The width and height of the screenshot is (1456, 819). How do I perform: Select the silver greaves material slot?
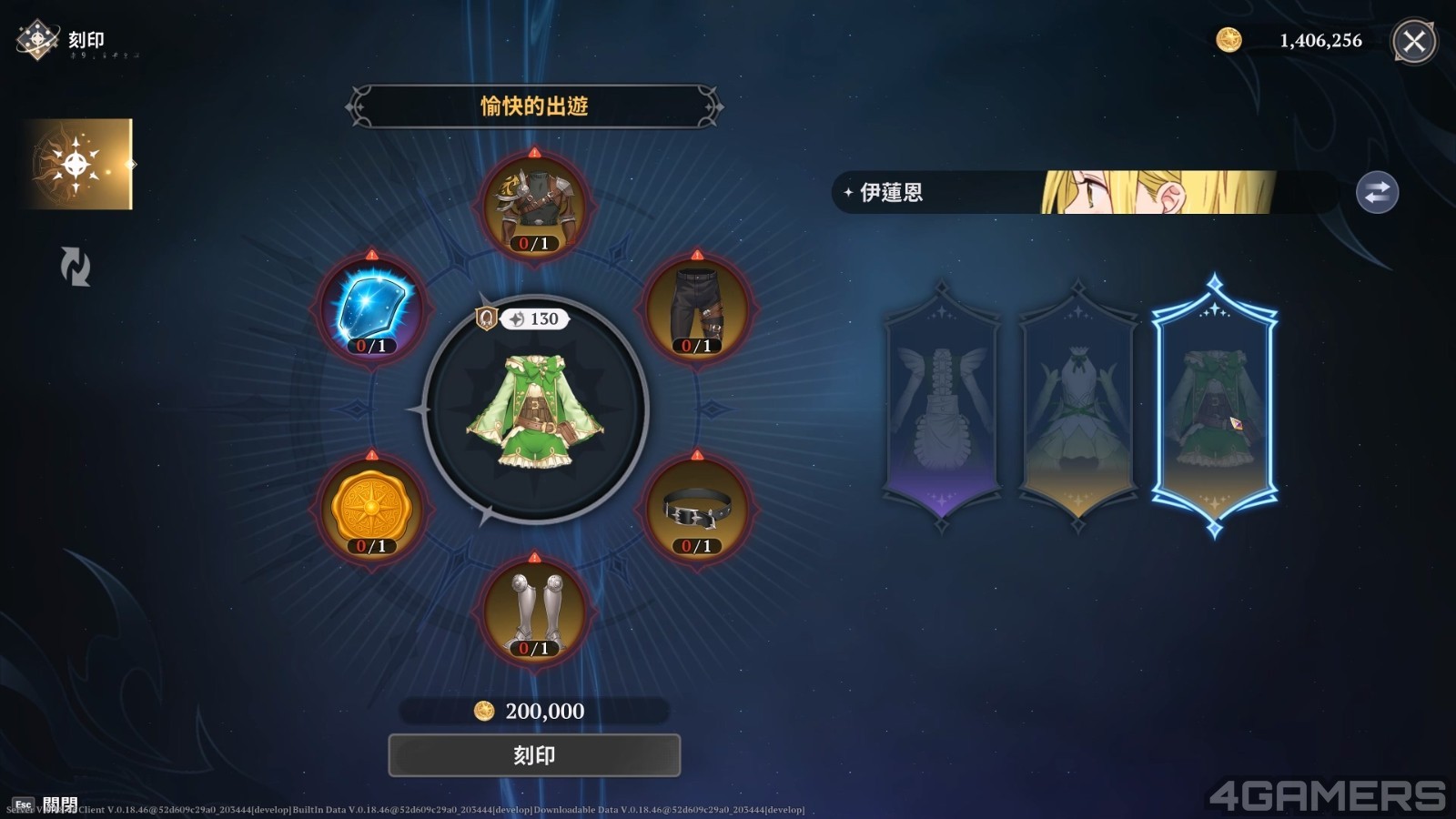click(x=534, y=610)
